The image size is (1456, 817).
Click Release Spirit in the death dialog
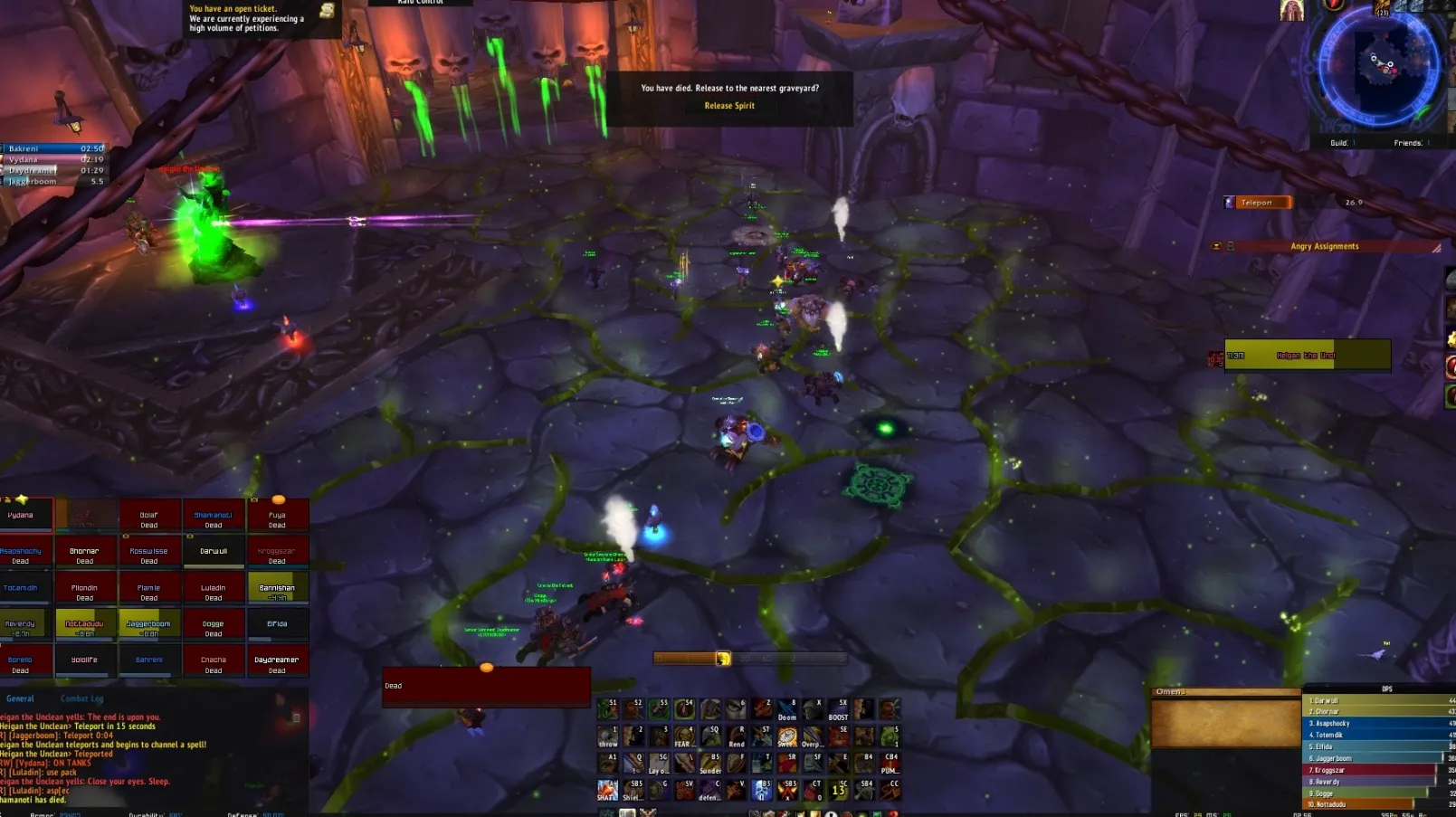(x=729, y=106)
